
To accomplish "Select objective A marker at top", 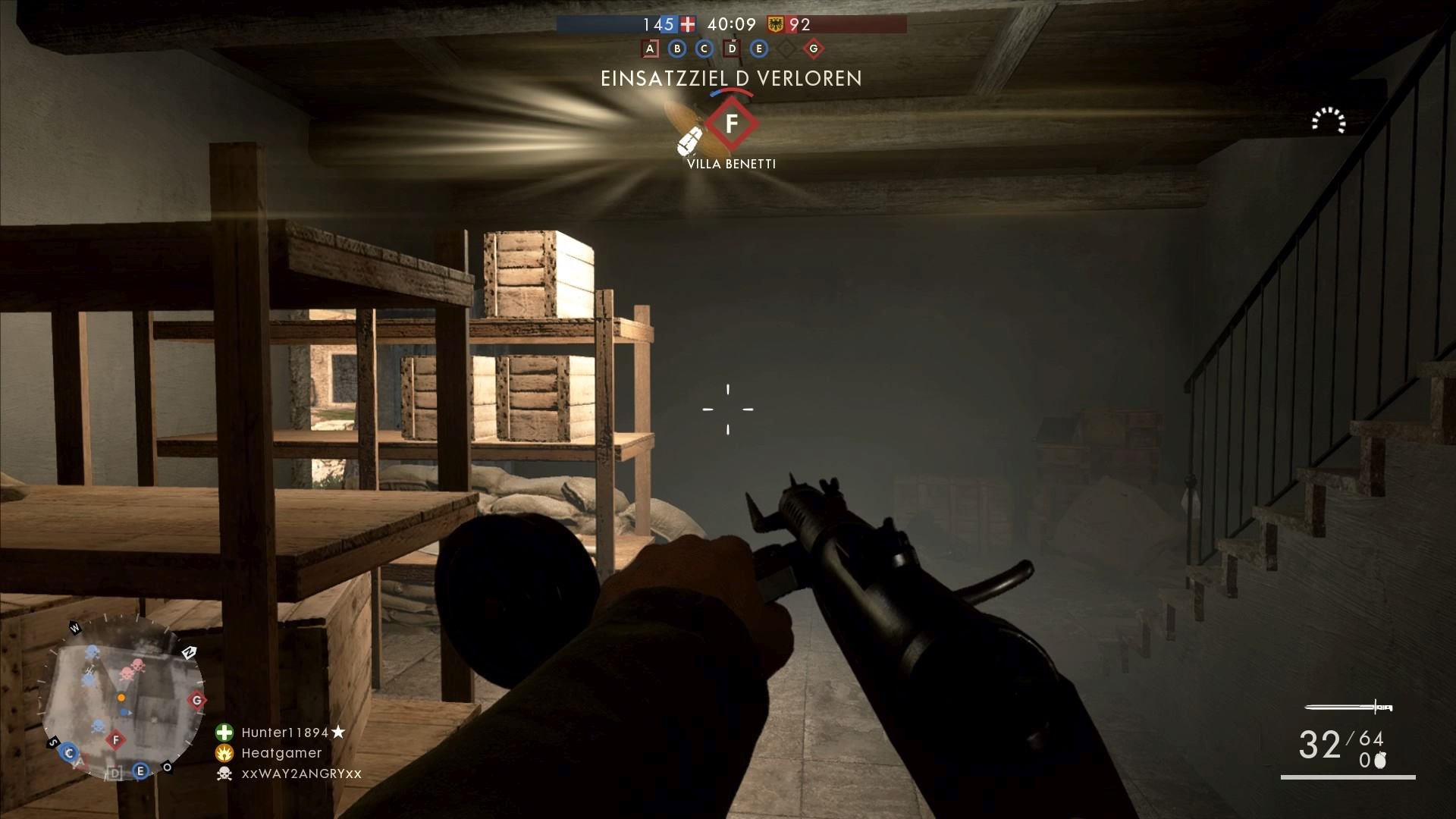I will coord(649,49).
